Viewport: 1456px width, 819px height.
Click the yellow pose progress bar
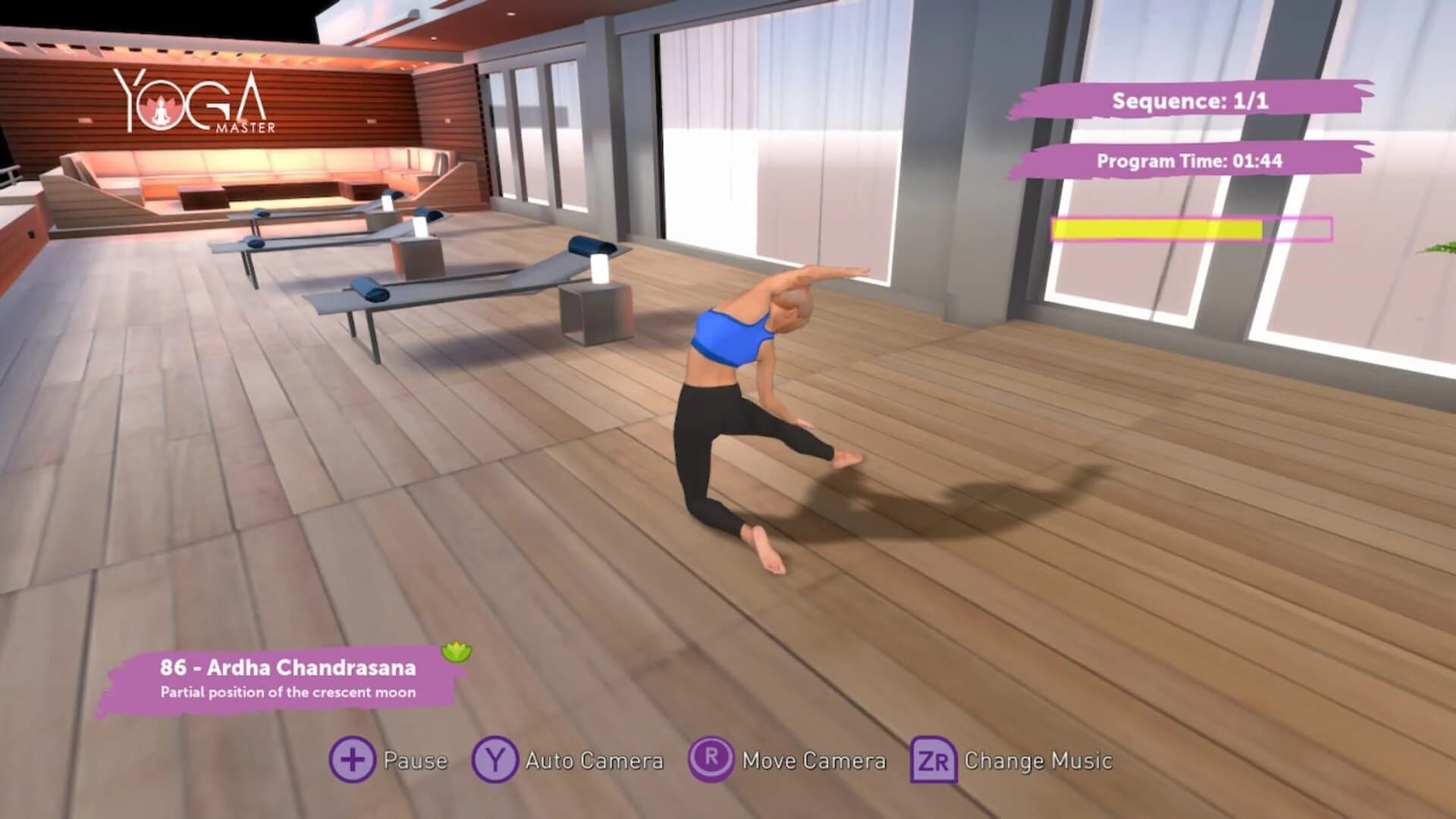[x=1156, y=229]
